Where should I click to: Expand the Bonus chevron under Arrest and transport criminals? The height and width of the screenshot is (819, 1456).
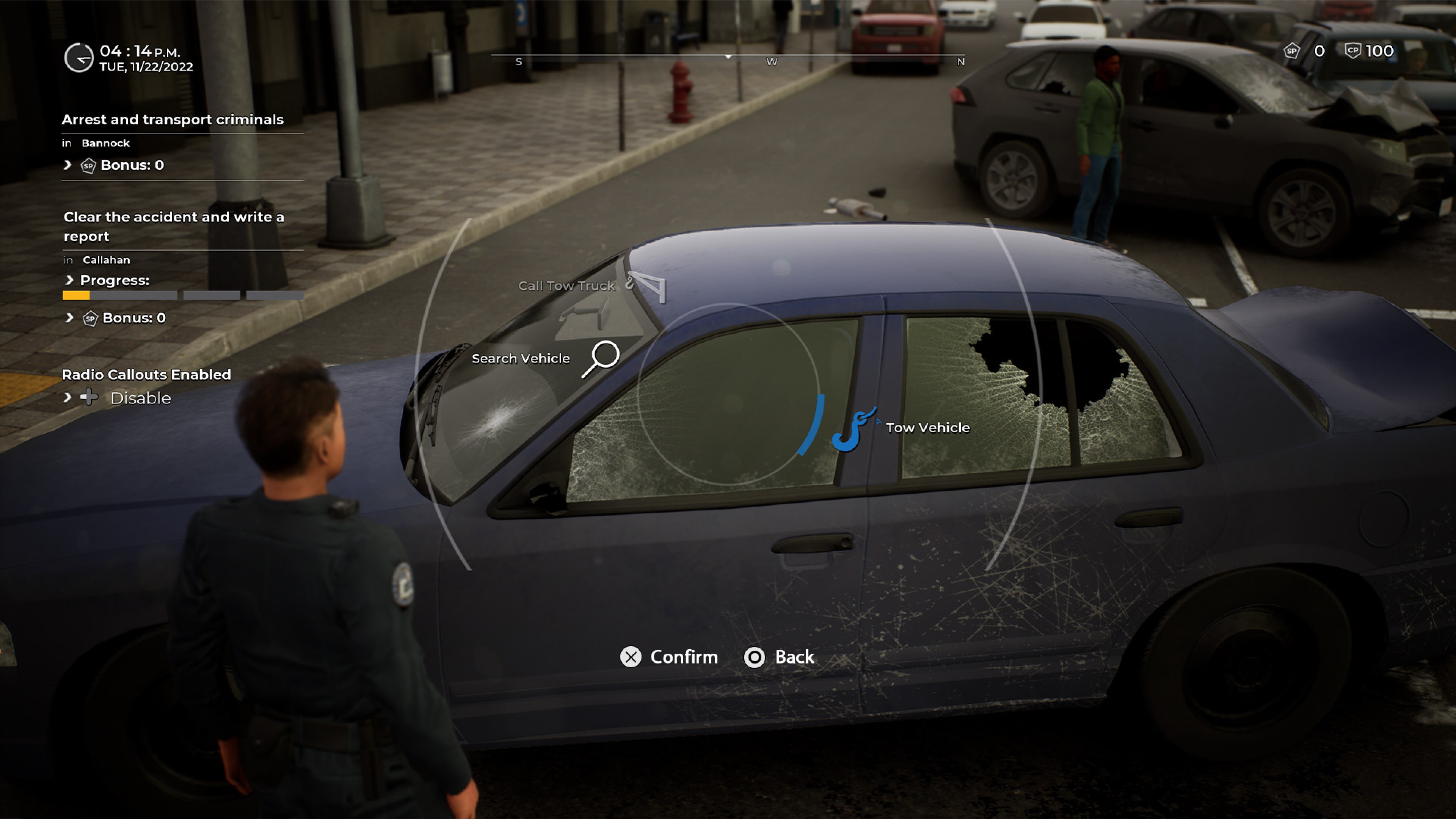[x=67, y=165]
